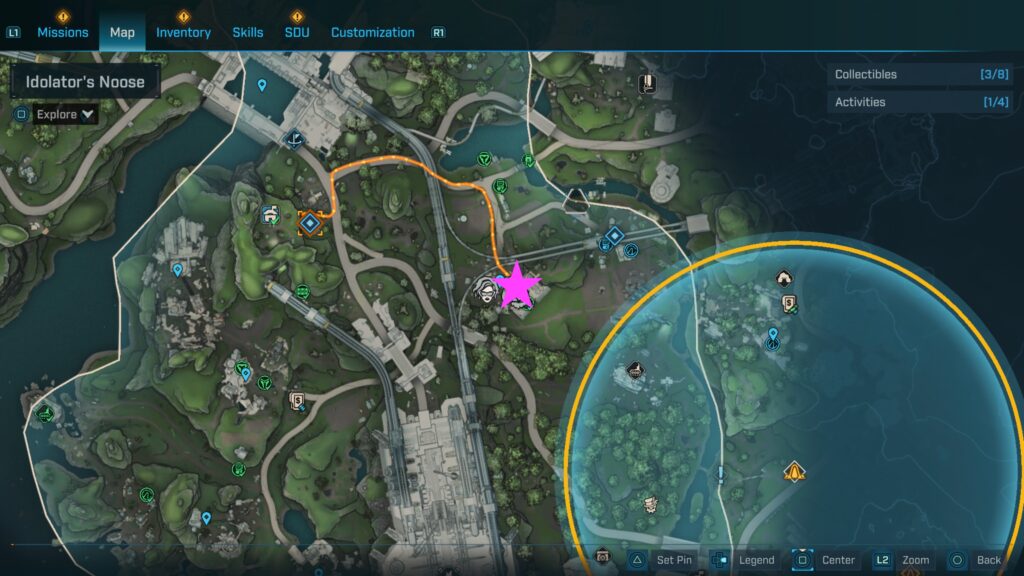Select the orange triangle warning marker
The width and height of the screenshot is (1024, 576).
[794, 470]
